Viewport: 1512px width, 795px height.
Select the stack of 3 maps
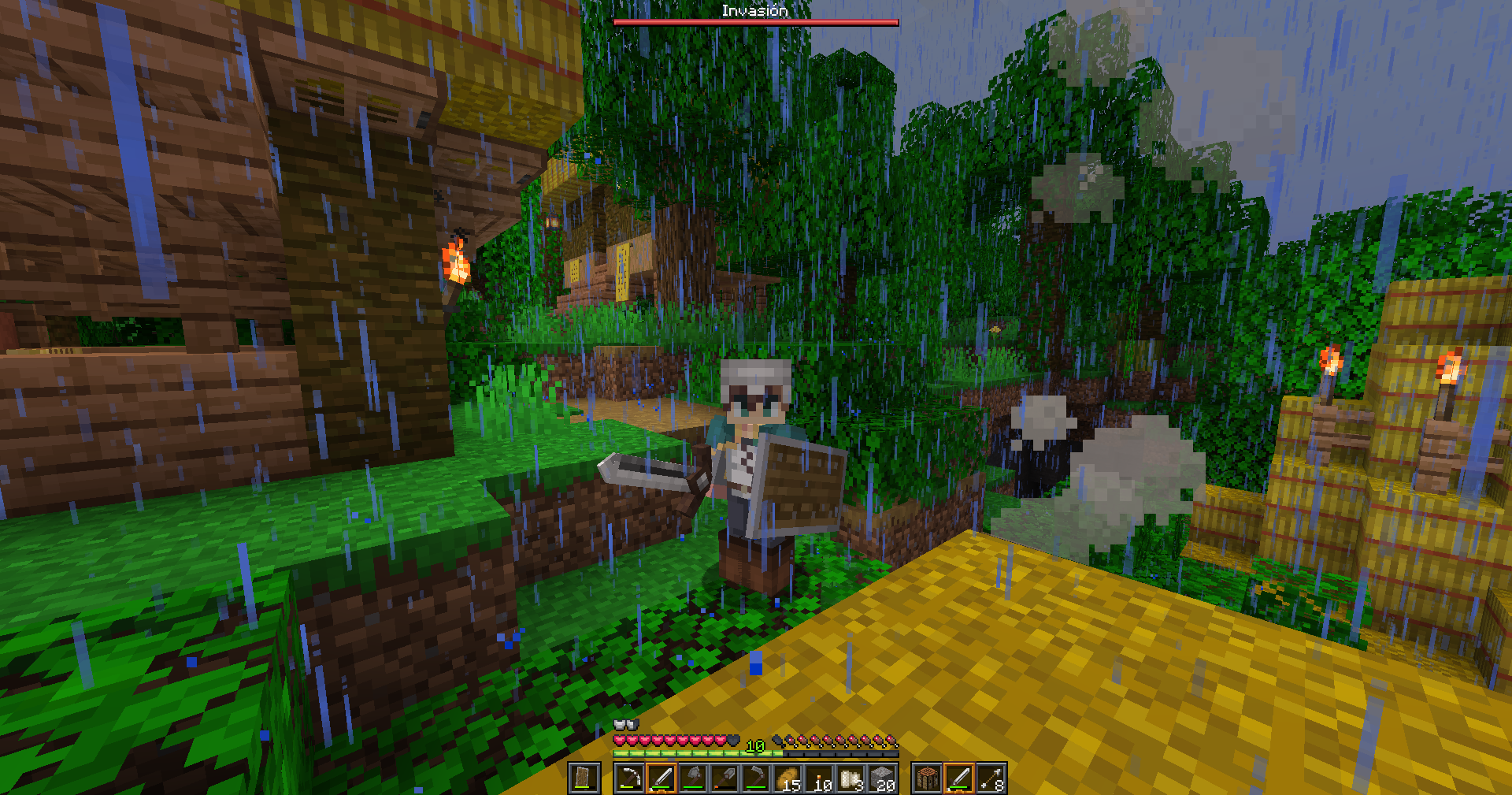point(852,778)
